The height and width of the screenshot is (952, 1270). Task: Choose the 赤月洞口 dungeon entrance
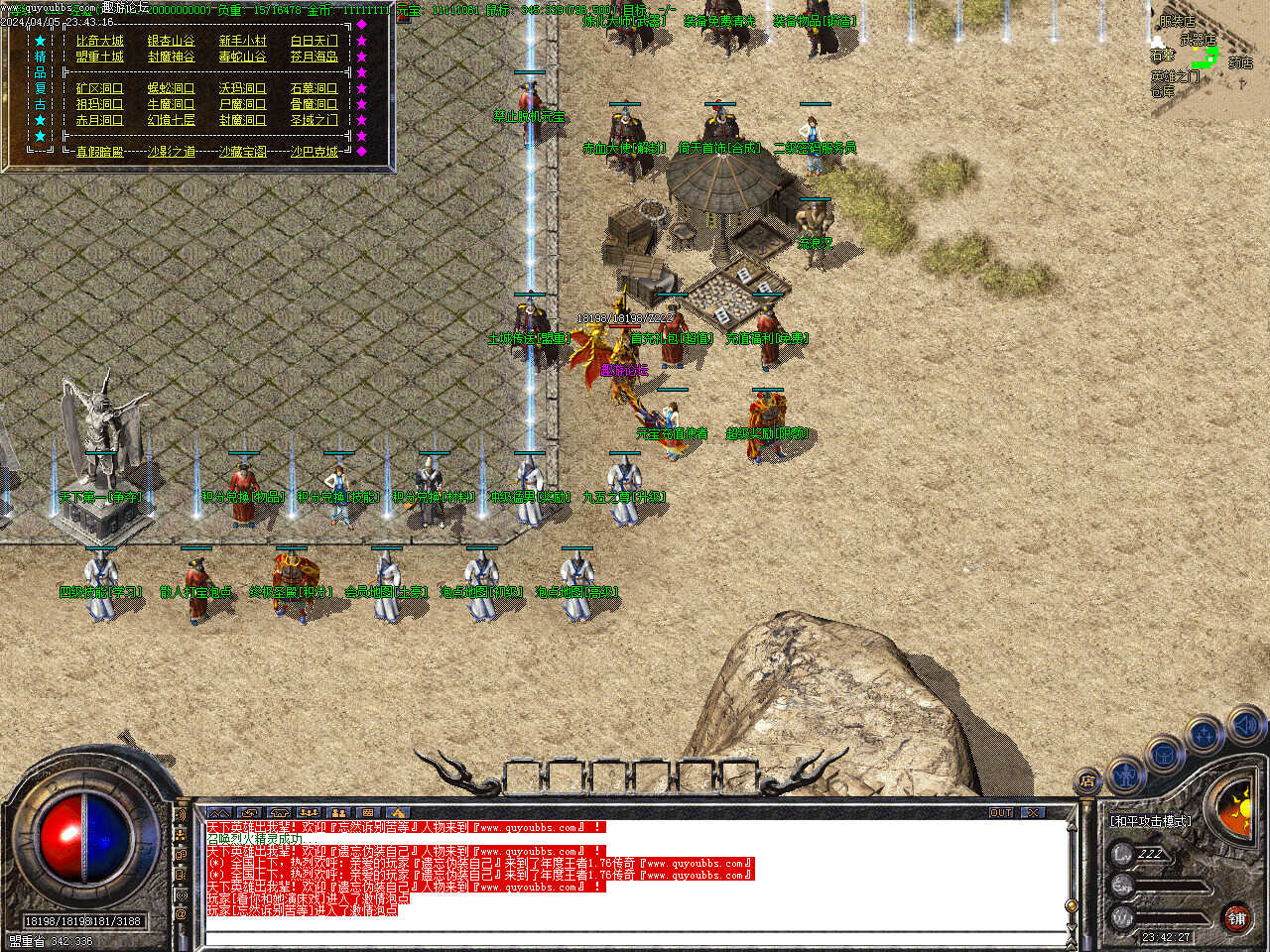pyautogui.click(x=100, y=120)
